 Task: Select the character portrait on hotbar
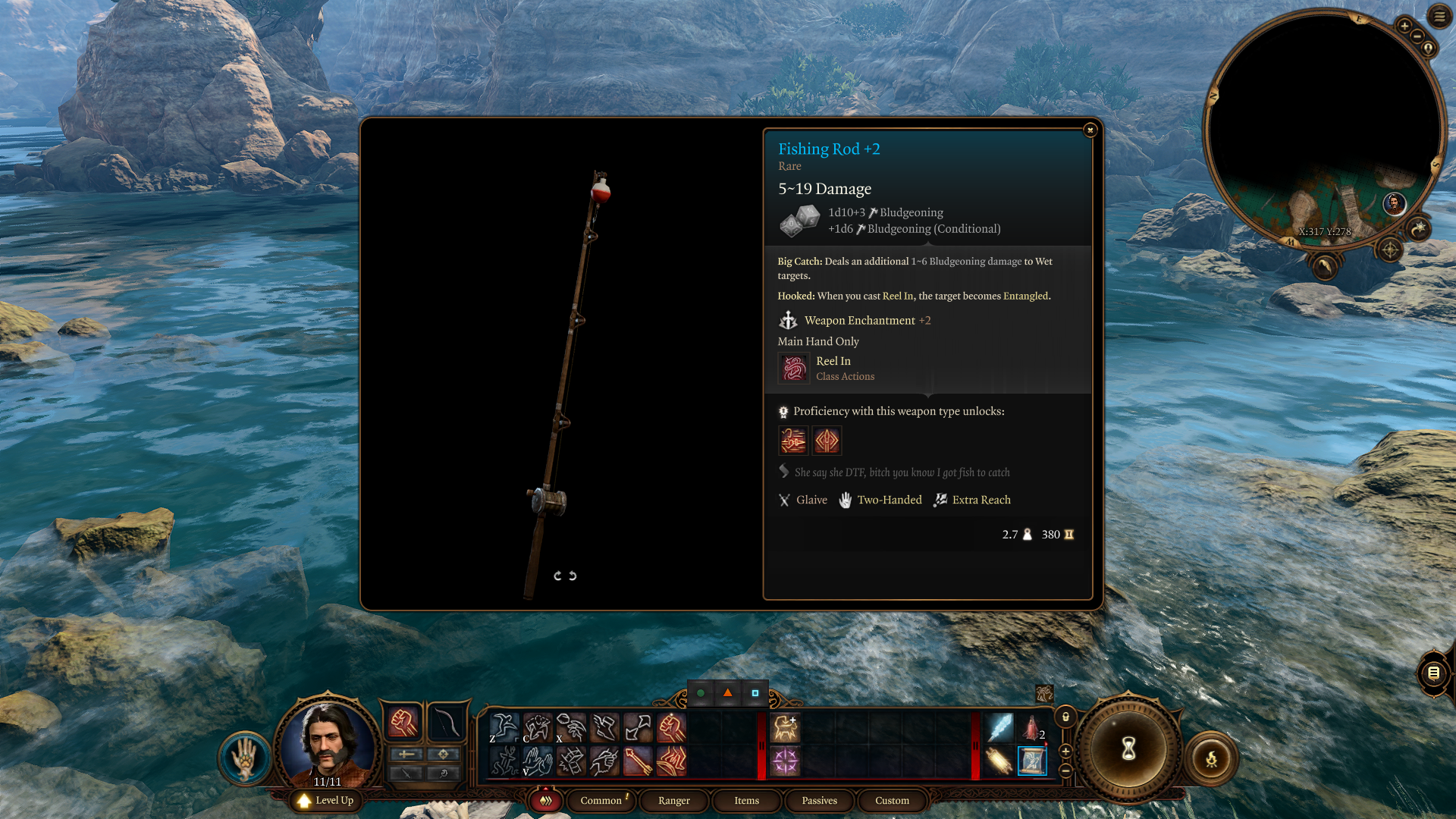(x=328, y=742)
